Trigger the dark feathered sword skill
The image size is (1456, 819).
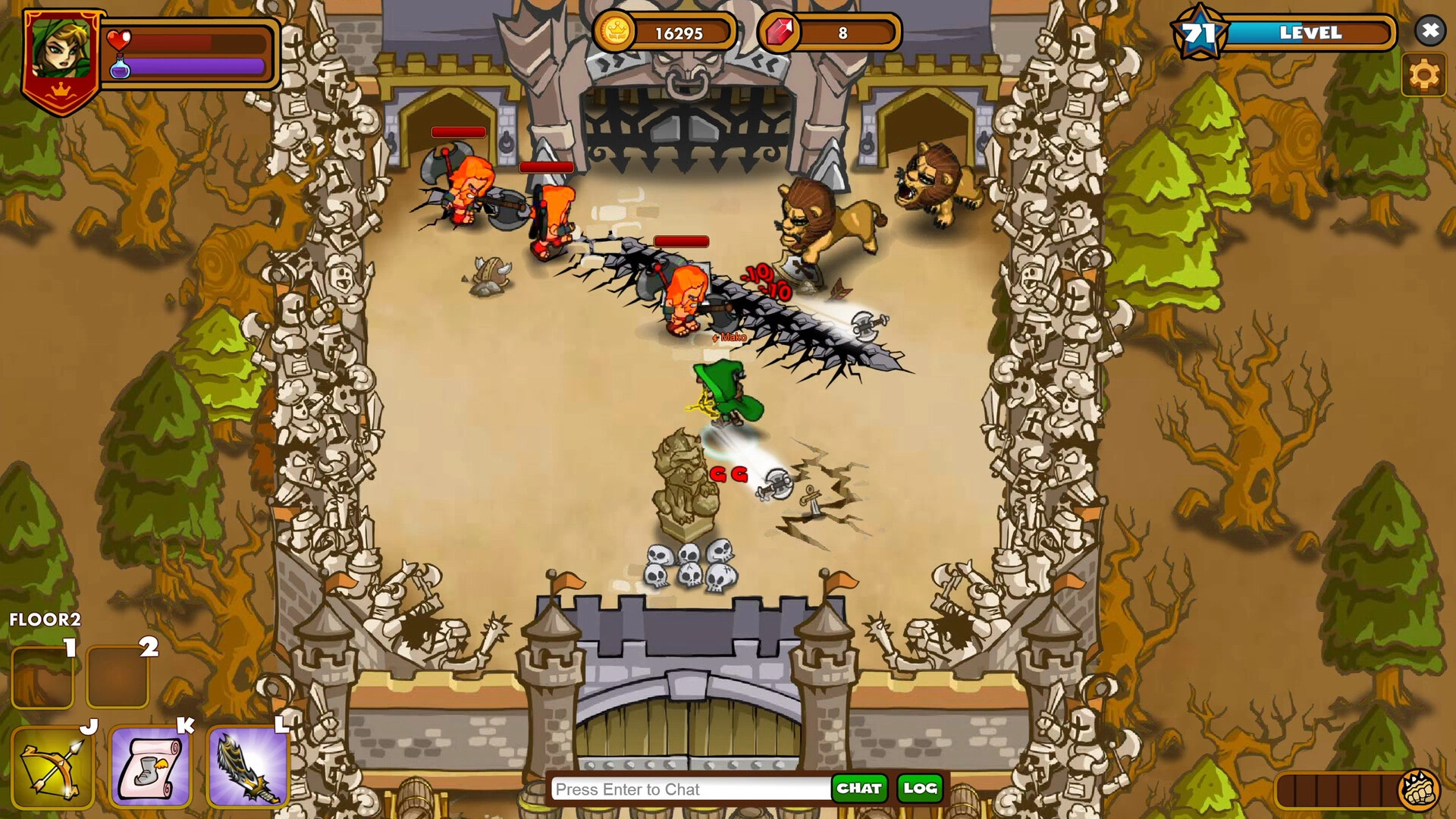tap(248, 767)
